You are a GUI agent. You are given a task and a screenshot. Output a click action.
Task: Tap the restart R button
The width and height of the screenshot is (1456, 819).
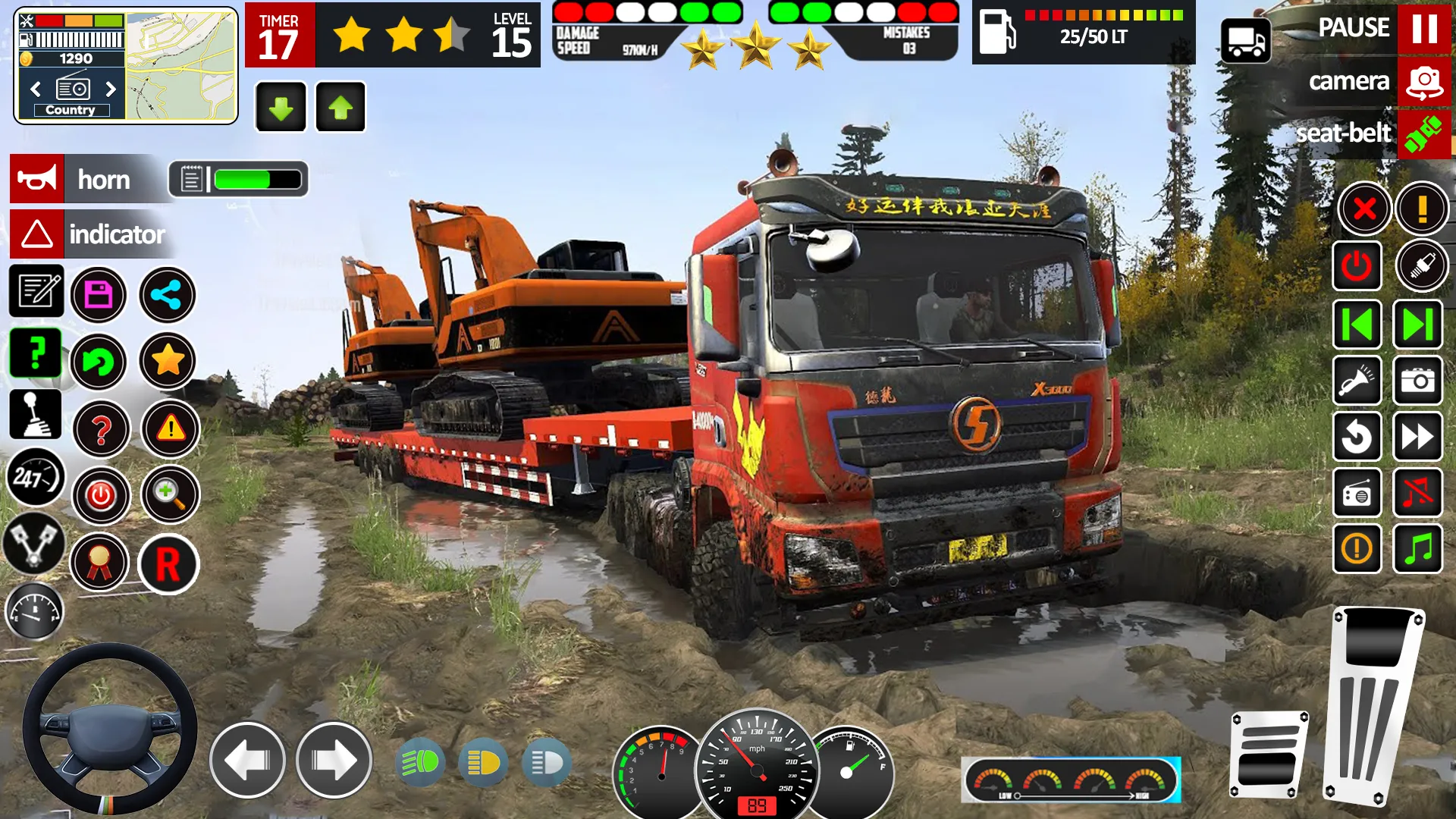click(168, 564)
